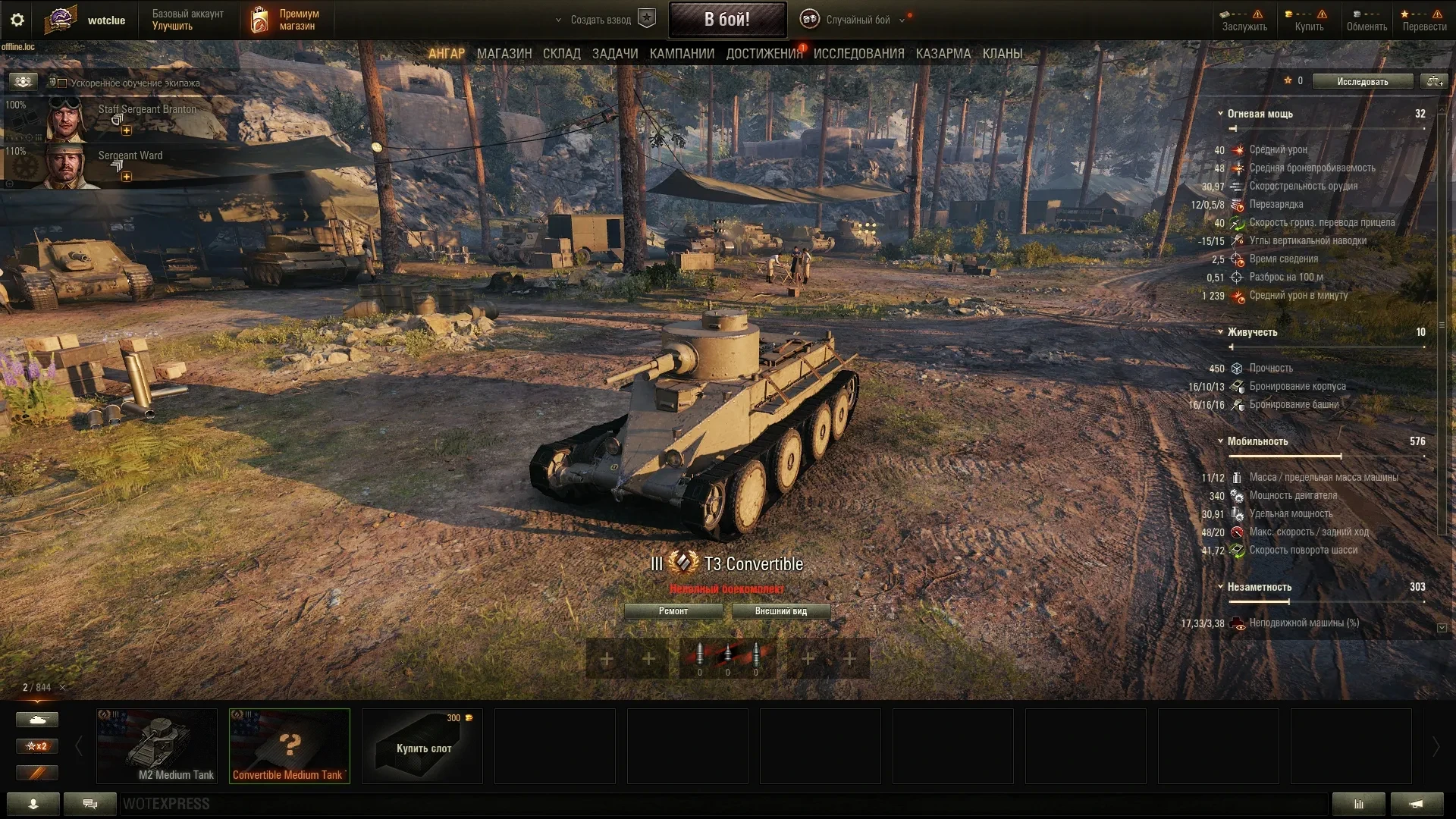Screen dimensions: 1456x819
Task: Open the СКЛАД tab
Action: point(561,54)
